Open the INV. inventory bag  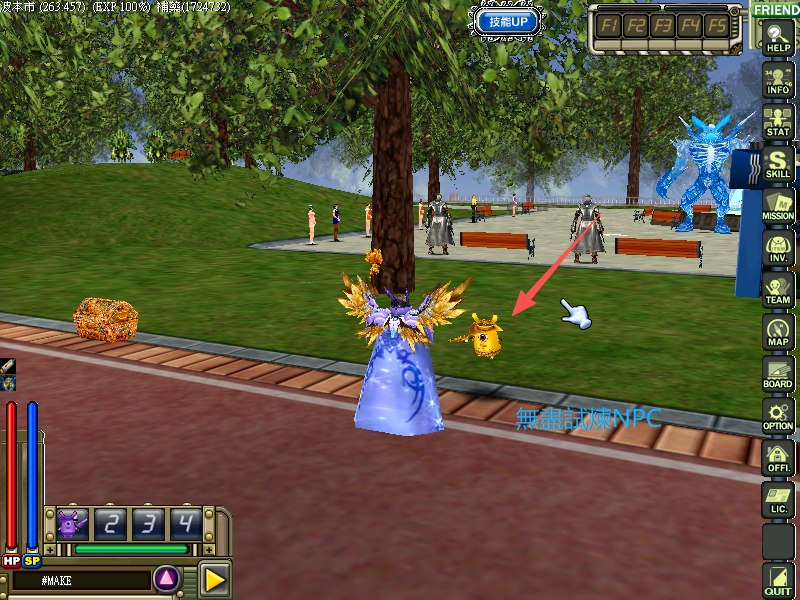coord(778,248)
